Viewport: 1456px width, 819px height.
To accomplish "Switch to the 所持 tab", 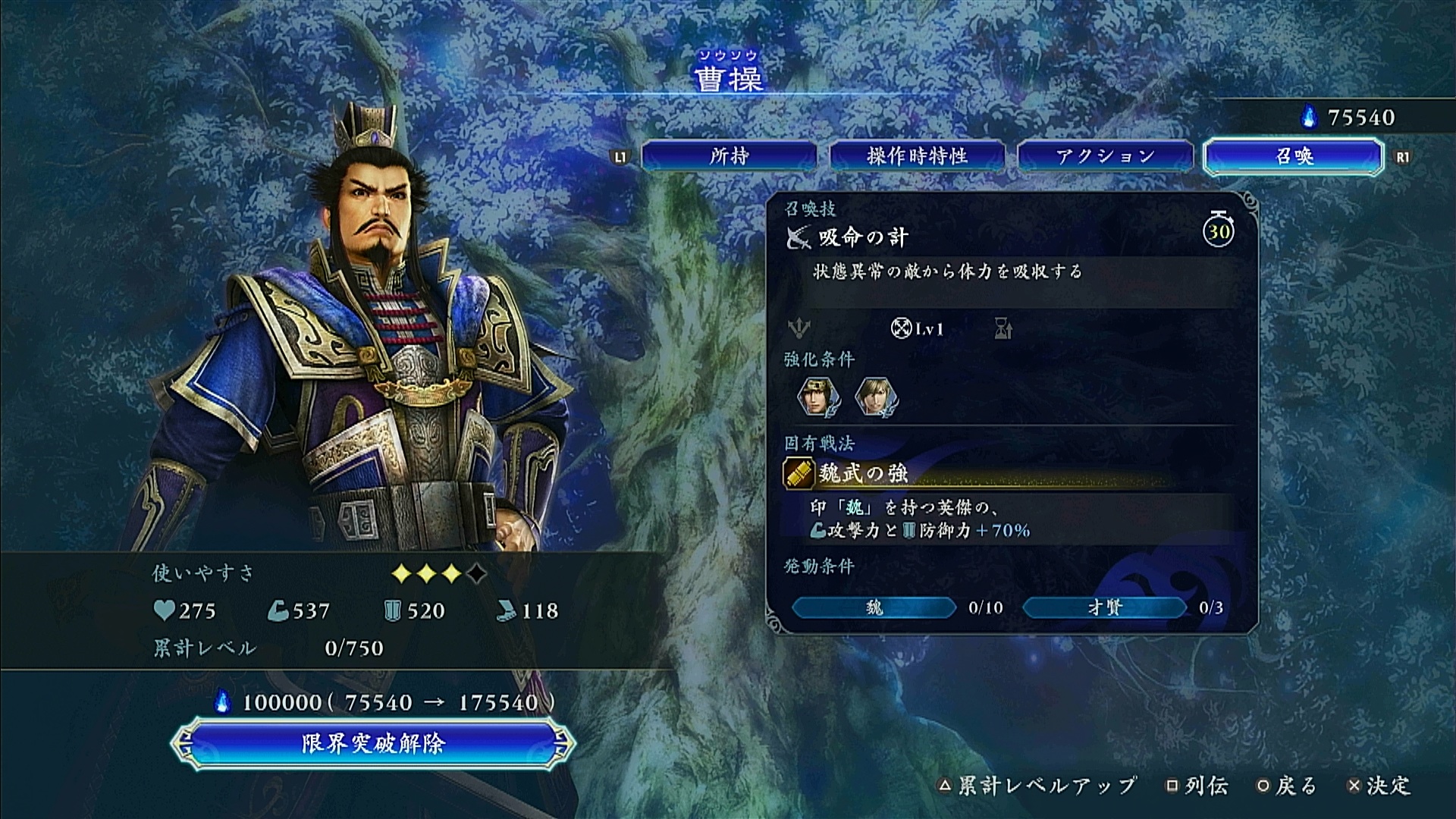I will click(x=729, y=156).
